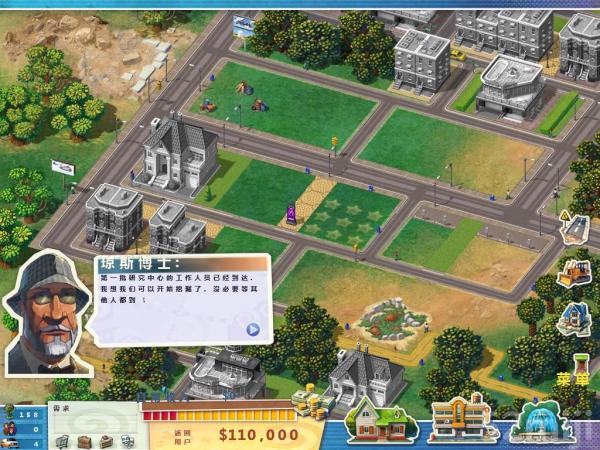The image size is (600, 450).
Task: Choose the blue fountain decoration category
Action: click(x=539, y=420)
